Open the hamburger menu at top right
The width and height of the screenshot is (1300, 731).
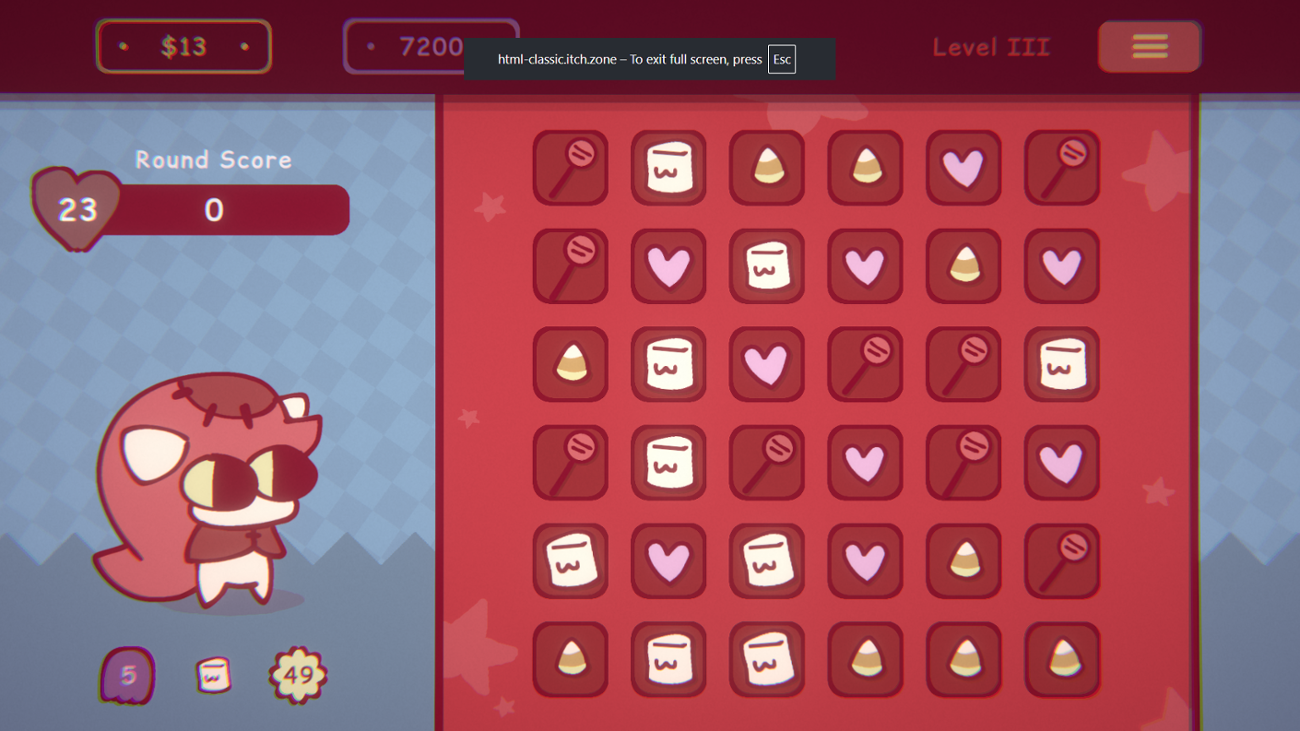coord(1149,46)
